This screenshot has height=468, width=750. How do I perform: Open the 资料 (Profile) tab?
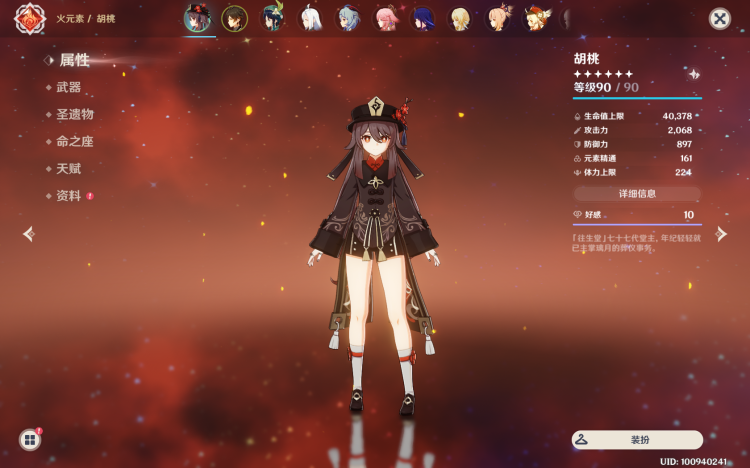click(69, 196)
